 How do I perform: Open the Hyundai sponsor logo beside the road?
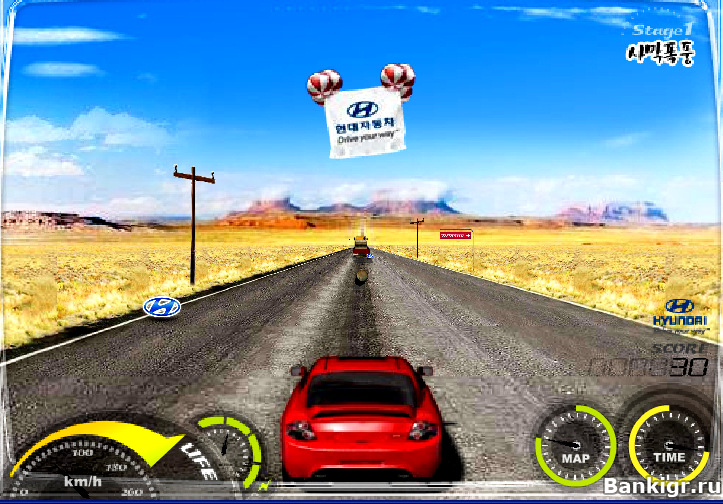click(x=162, y=307)
